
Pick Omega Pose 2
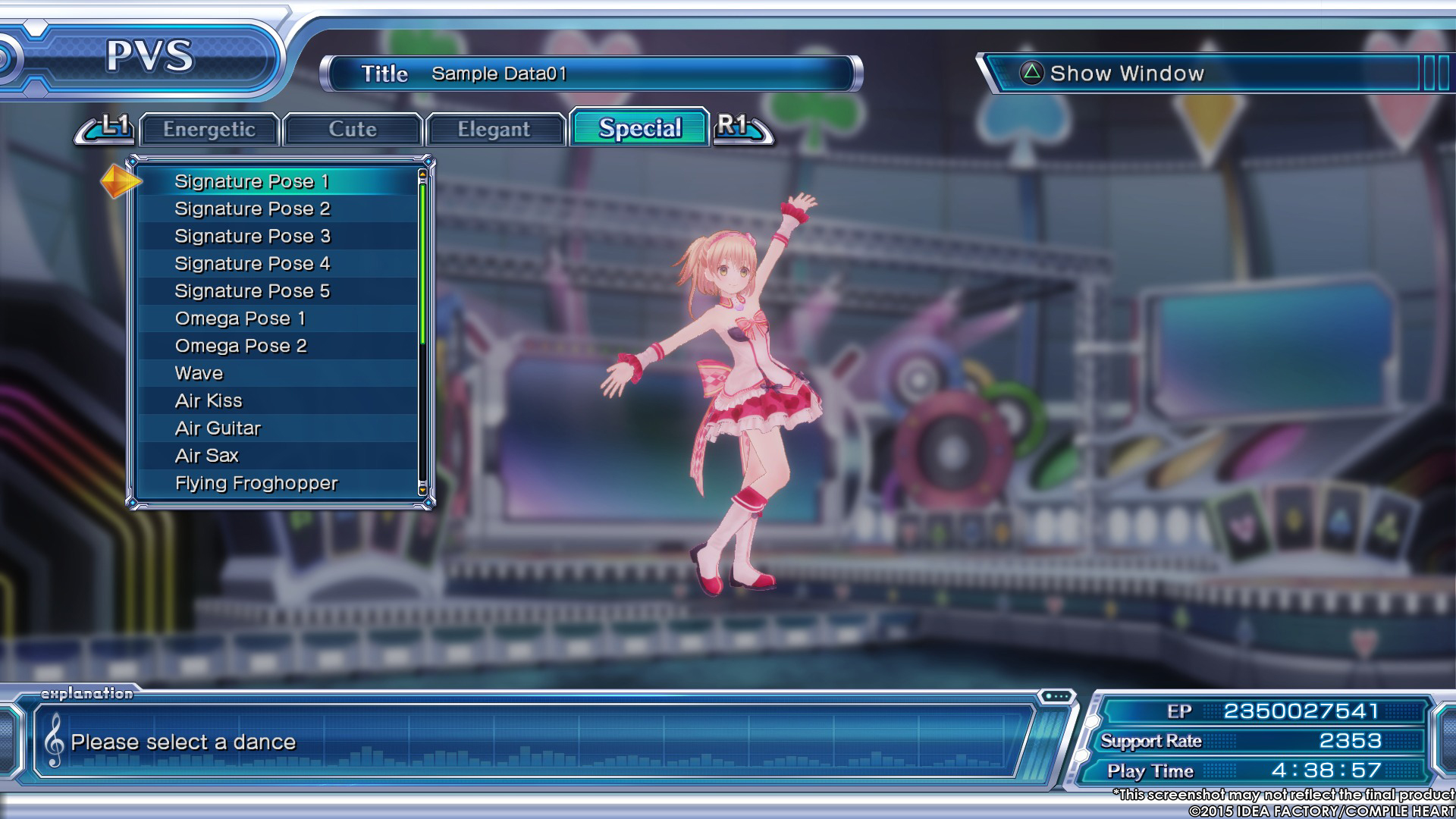[240, 346]
